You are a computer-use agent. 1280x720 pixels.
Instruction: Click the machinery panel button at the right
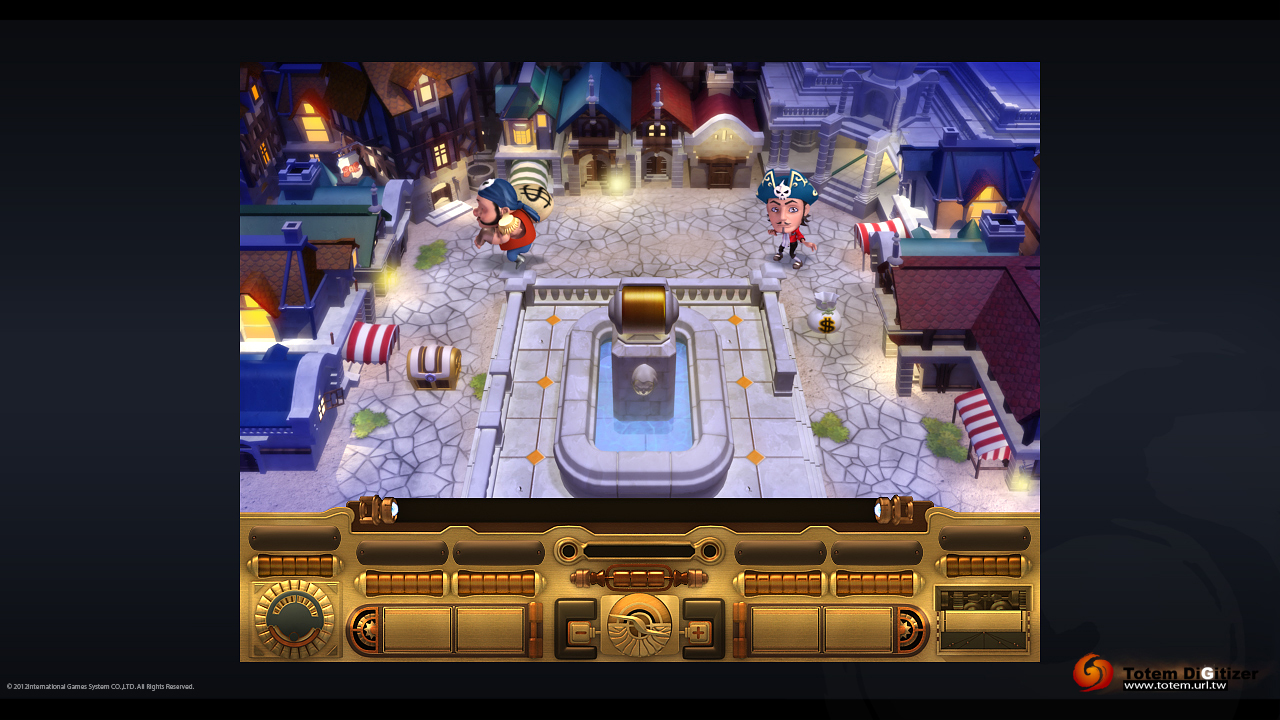(x=983, y=620)
